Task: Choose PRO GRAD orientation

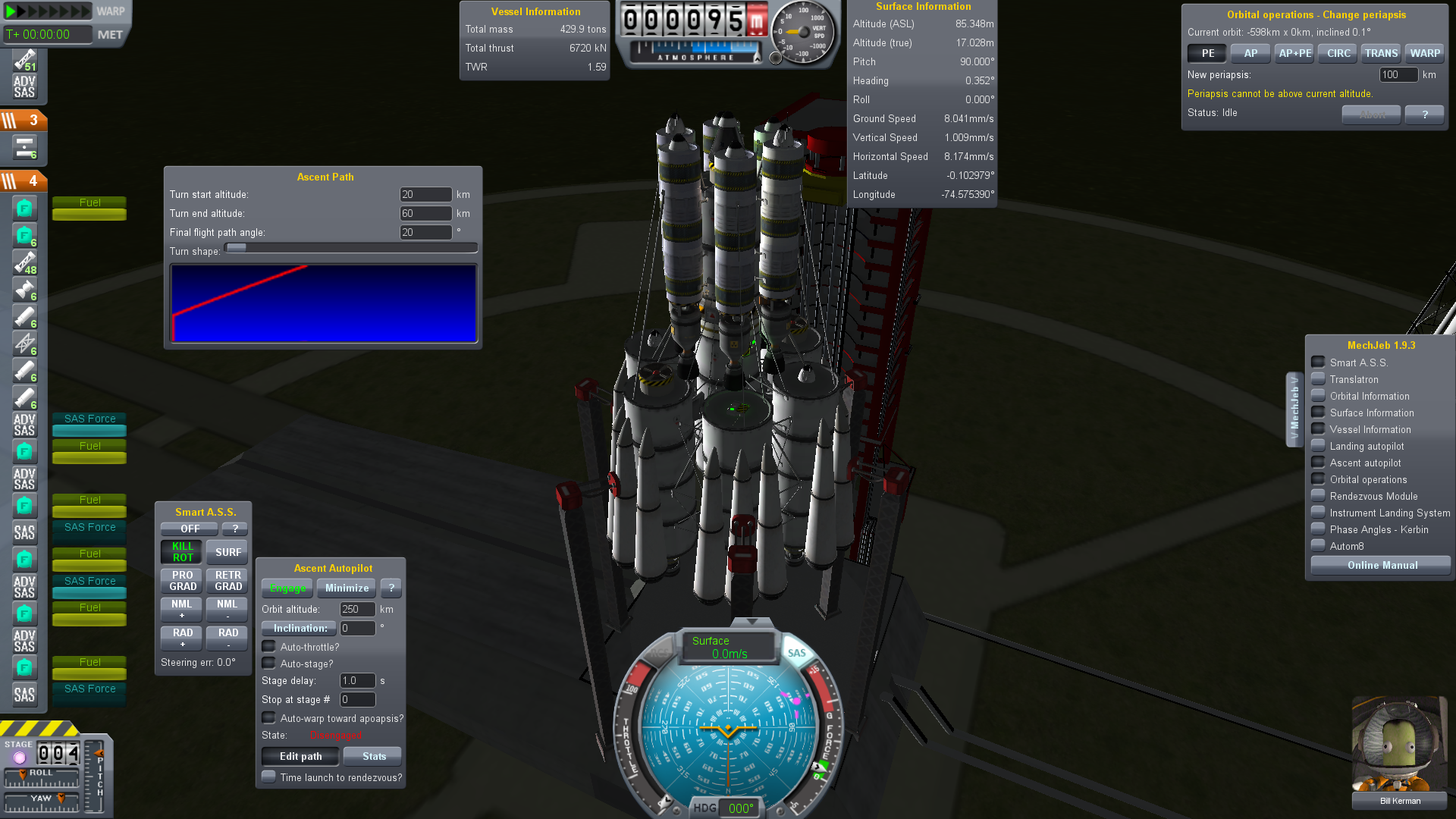Action: pyautogui.click(x=182, y=581)
